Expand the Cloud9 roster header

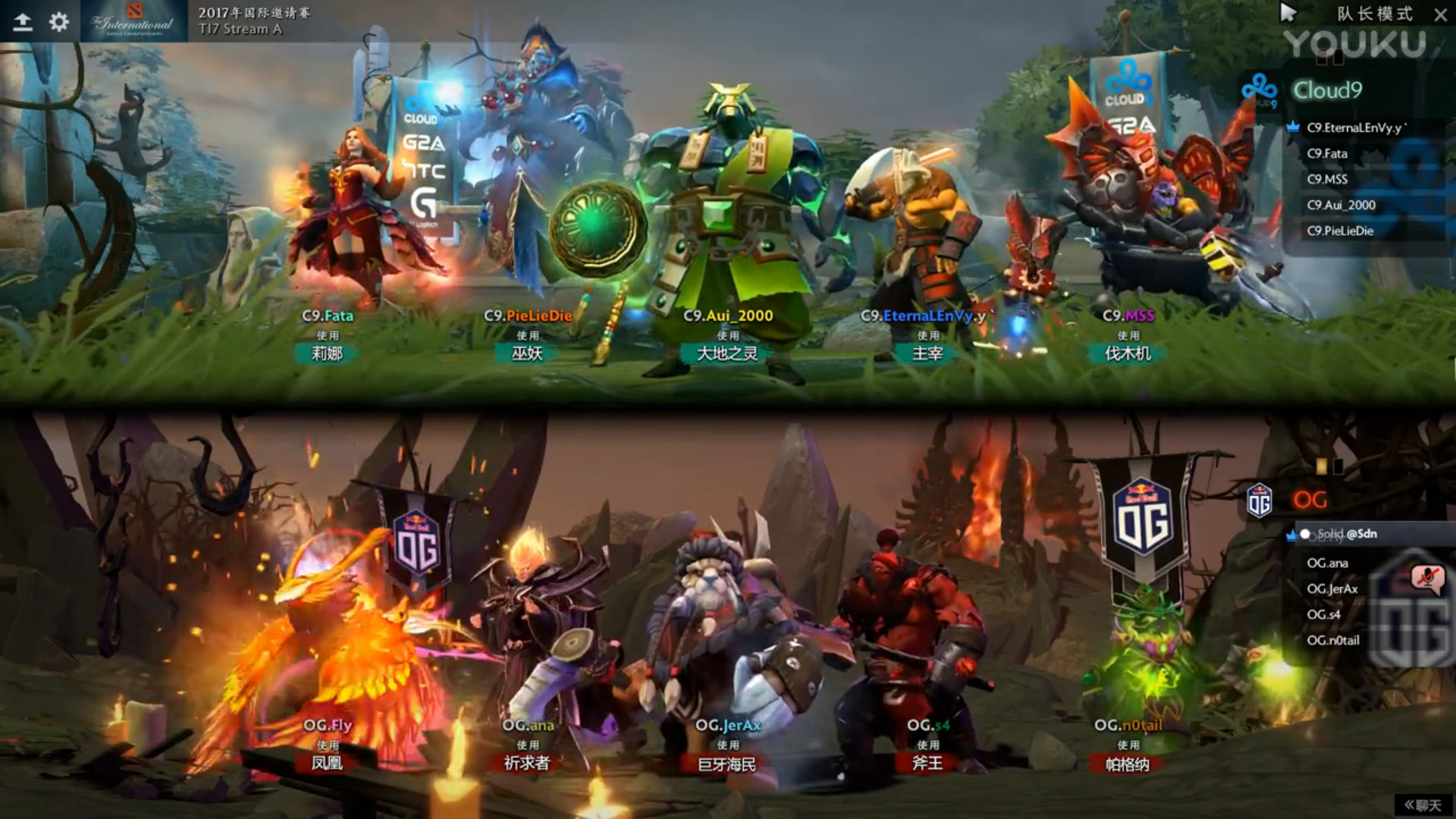(1329, 90)
